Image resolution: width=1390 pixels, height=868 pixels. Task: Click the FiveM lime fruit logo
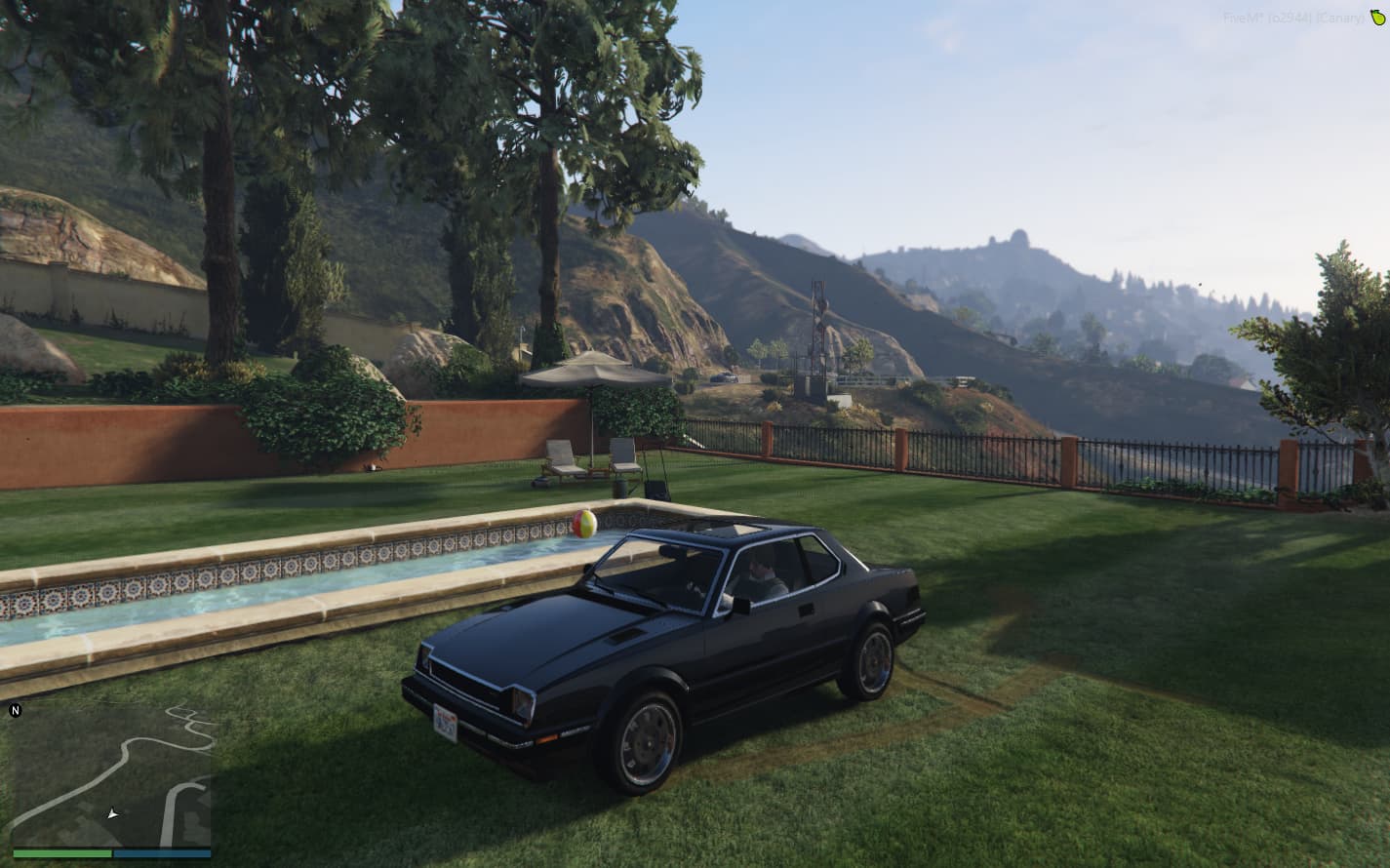click(x=1376, y=17)
